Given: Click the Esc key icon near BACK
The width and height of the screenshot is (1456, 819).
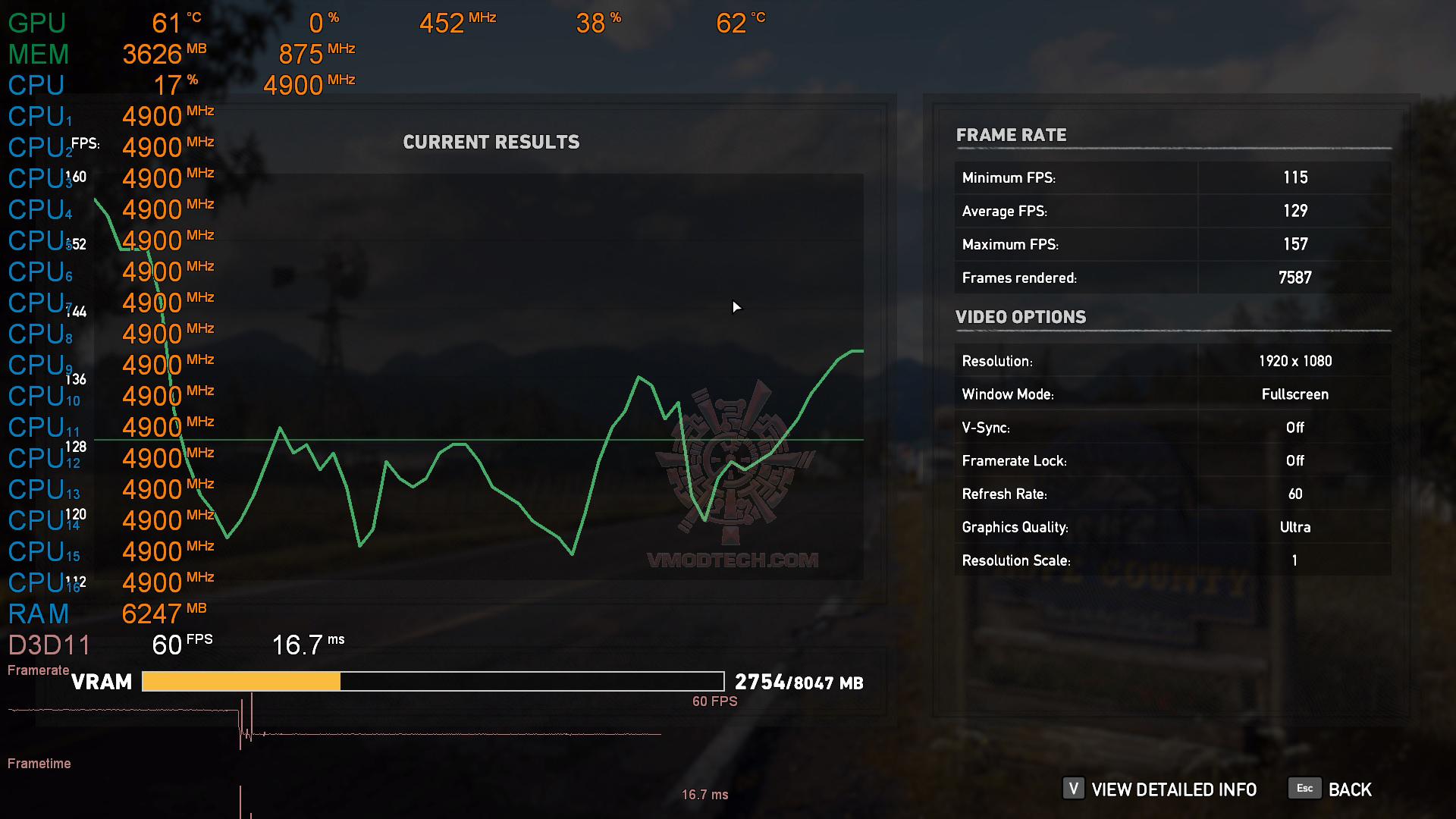Looking at the screenshot, I should (x=1304, y=789).
